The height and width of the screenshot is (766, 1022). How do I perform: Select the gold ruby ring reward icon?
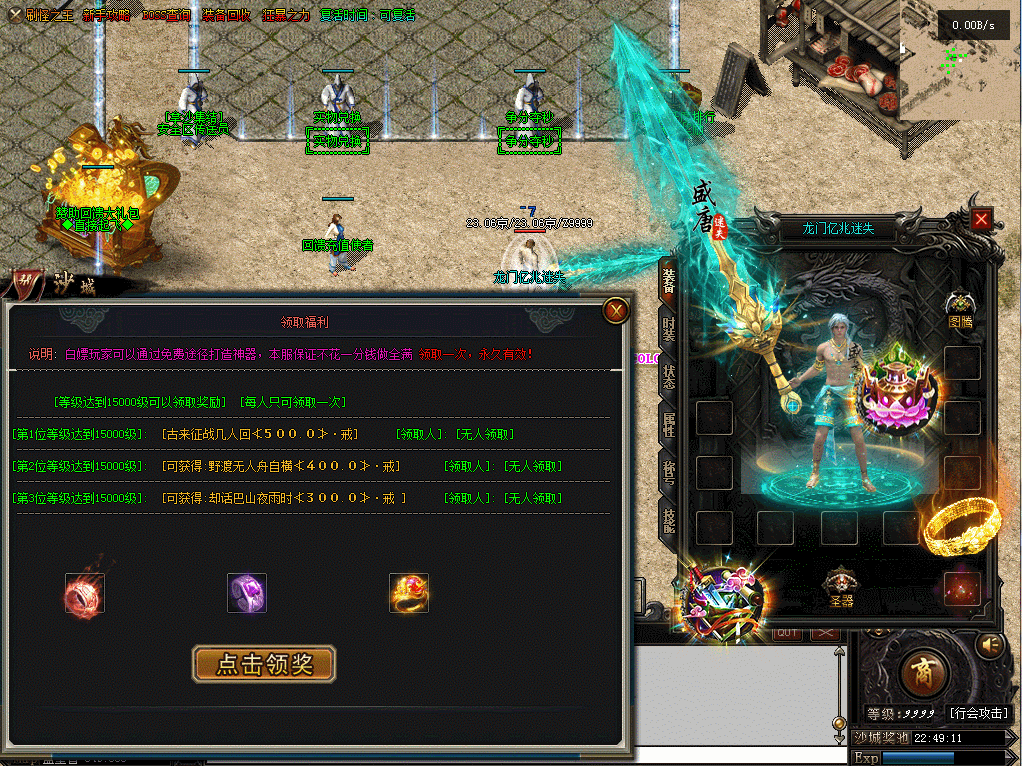coord(409,593)
